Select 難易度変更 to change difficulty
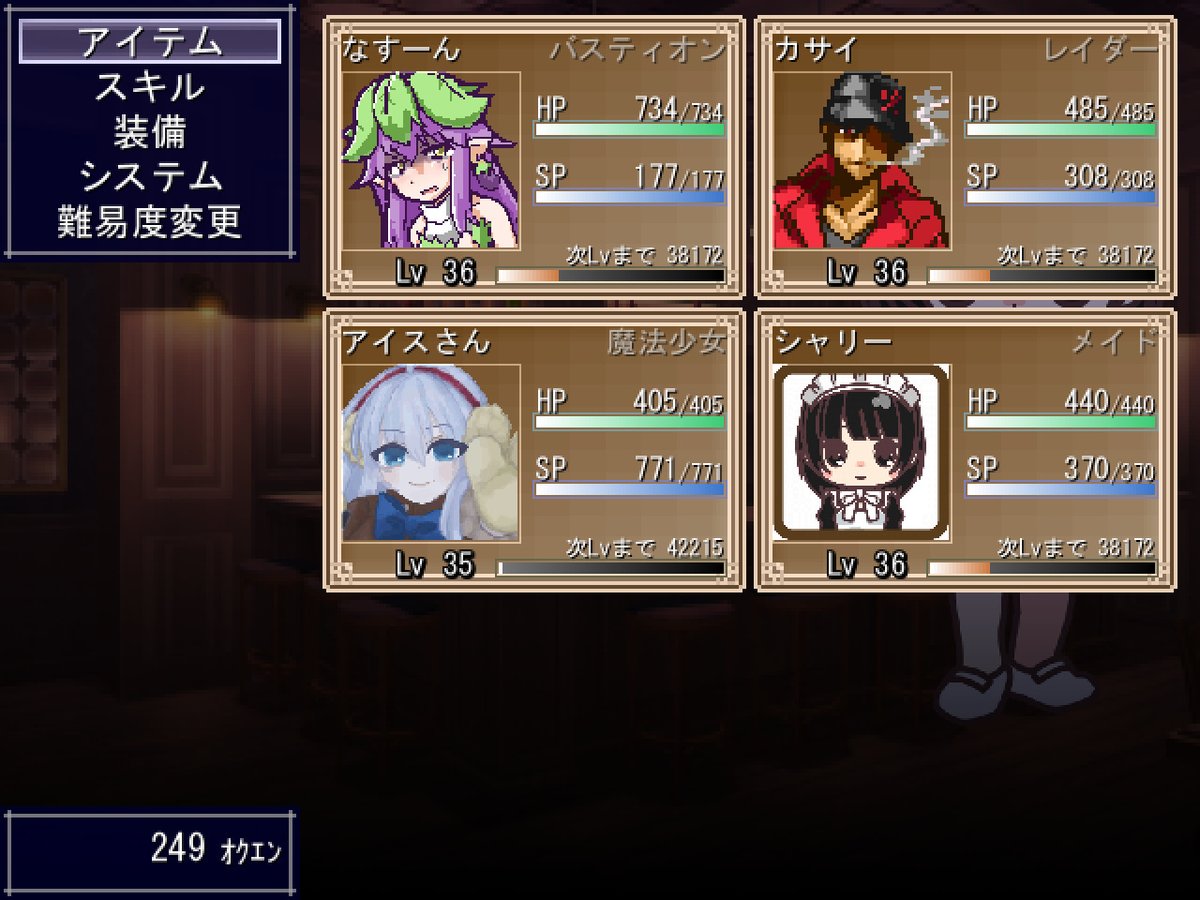The width and height of the screenshot is (1200, 900). pyautogui.click(x=150, y=222)
